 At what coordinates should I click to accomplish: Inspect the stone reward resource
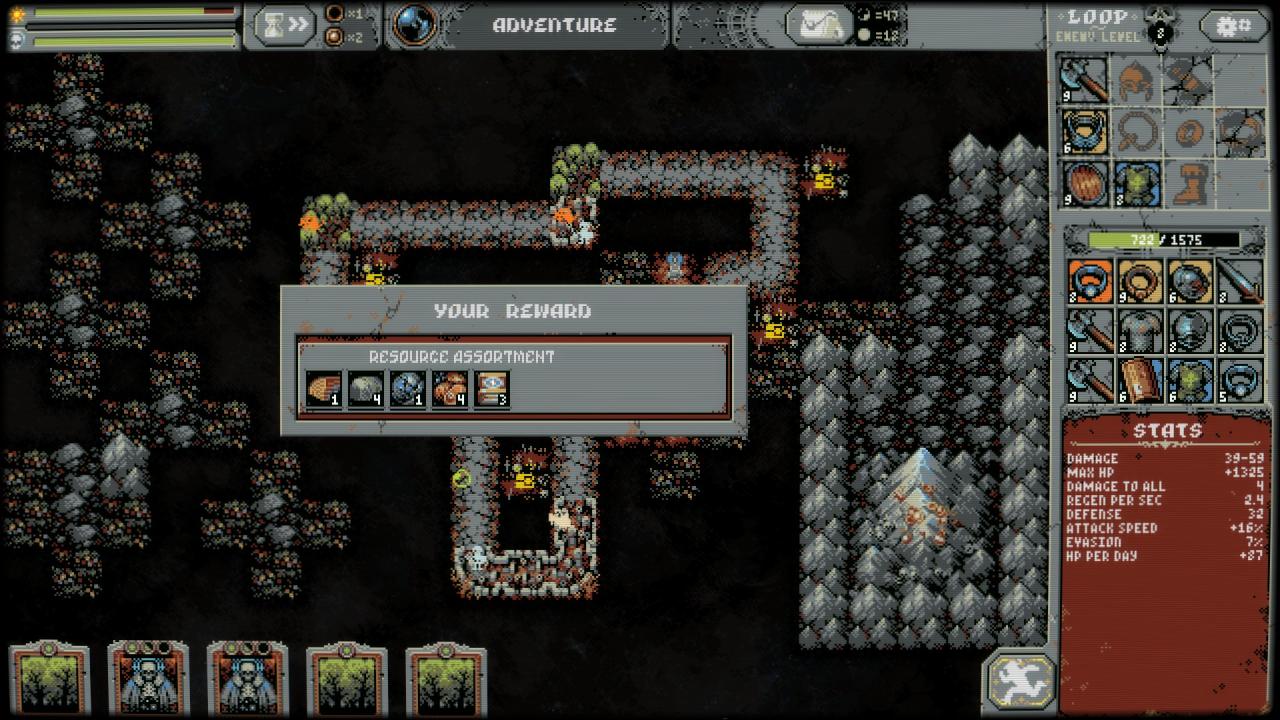pyautogui.click(x=365, y=389)
